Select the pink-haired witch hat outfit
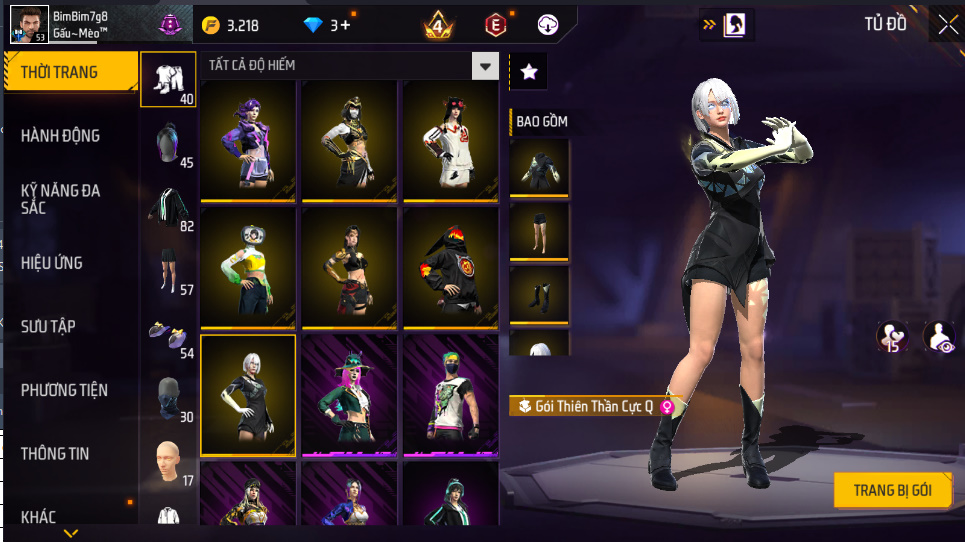This screenshot has width=965, height=542. coord(349,394)
